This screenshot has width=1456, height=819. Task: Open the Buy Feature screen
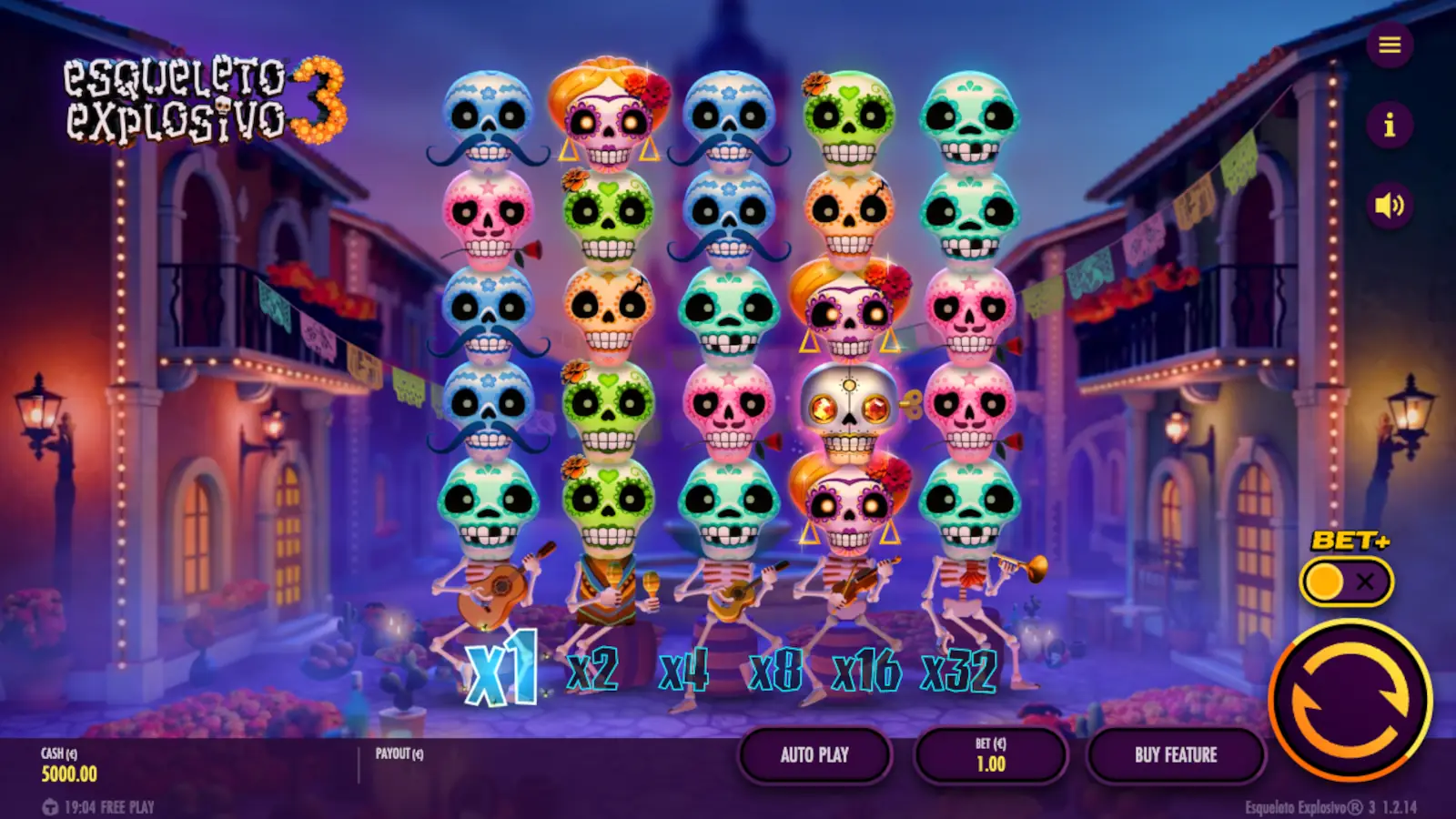coord(1175,755)
